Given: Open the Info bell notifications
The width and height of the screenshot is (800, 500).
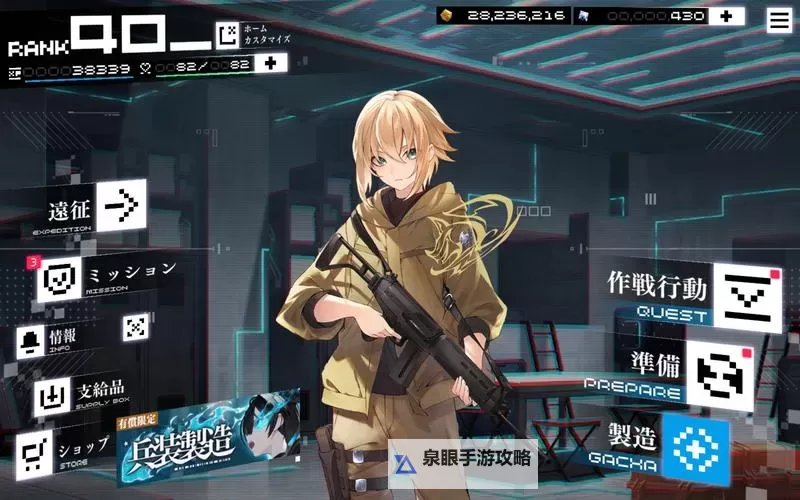Looking at the screenshot, I should coord(32,341).
